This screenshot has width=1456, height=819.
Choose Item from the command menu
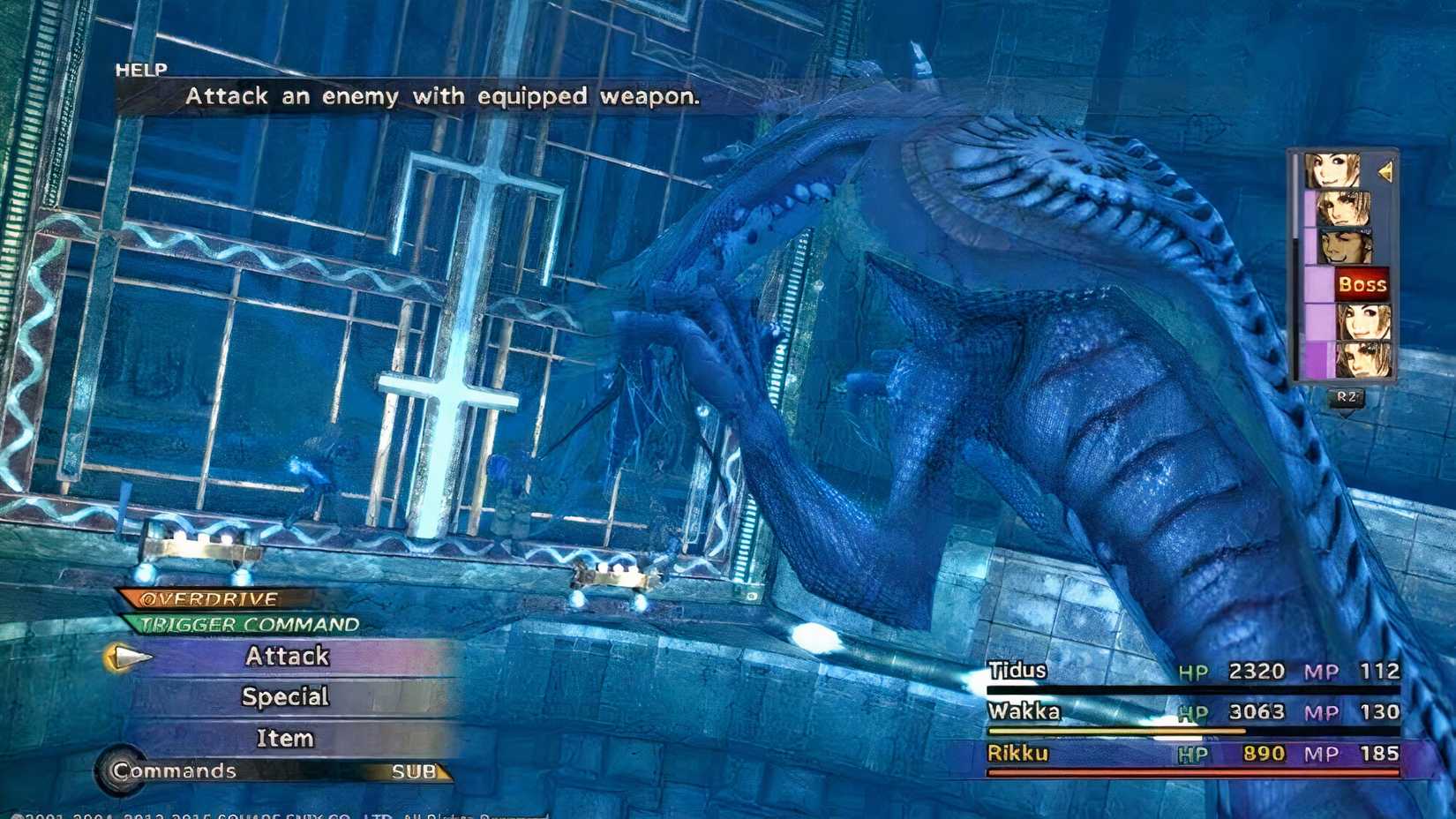[x=284, y=738]
